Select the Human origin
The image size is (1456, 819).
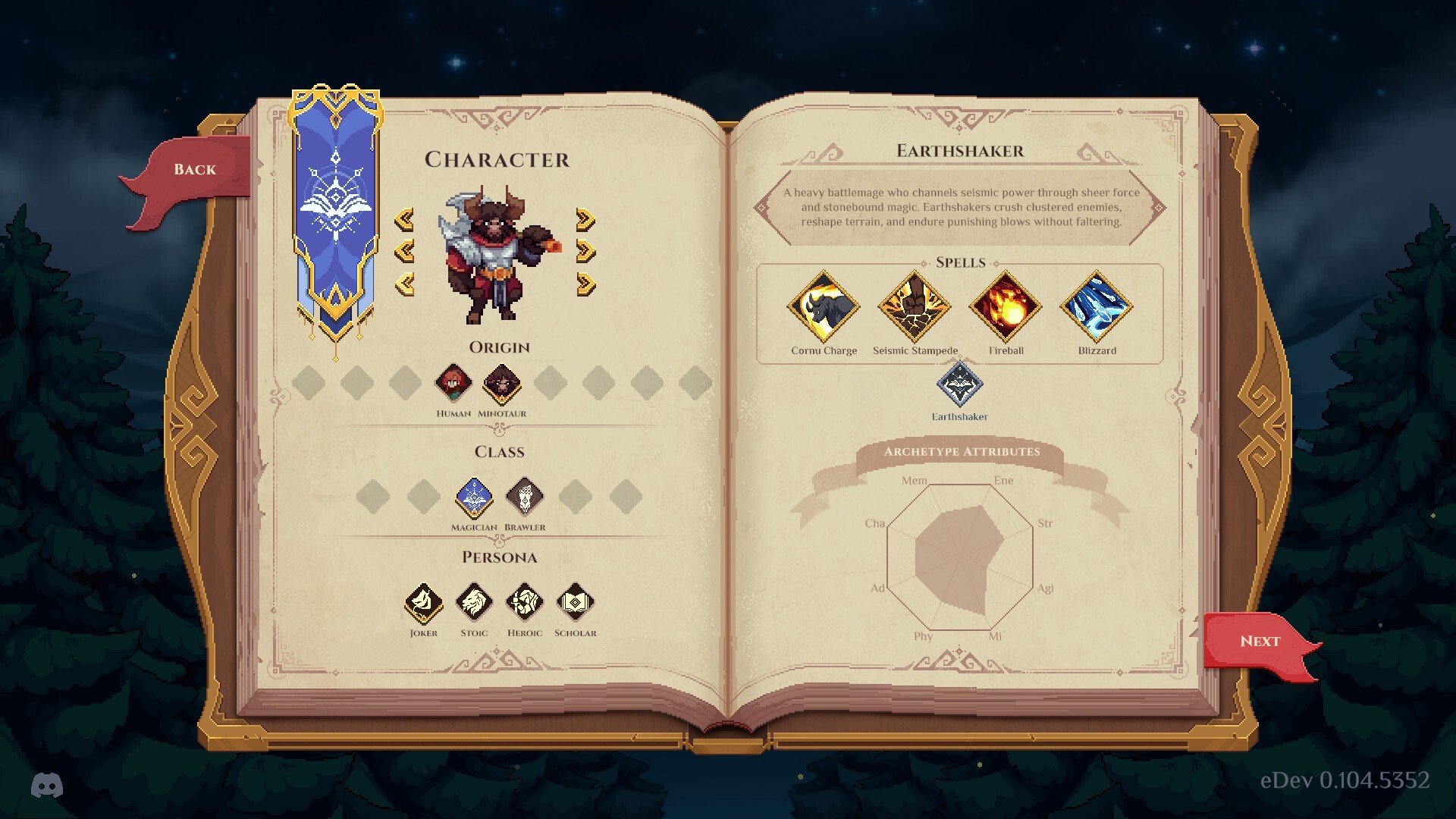pos(453,383)
